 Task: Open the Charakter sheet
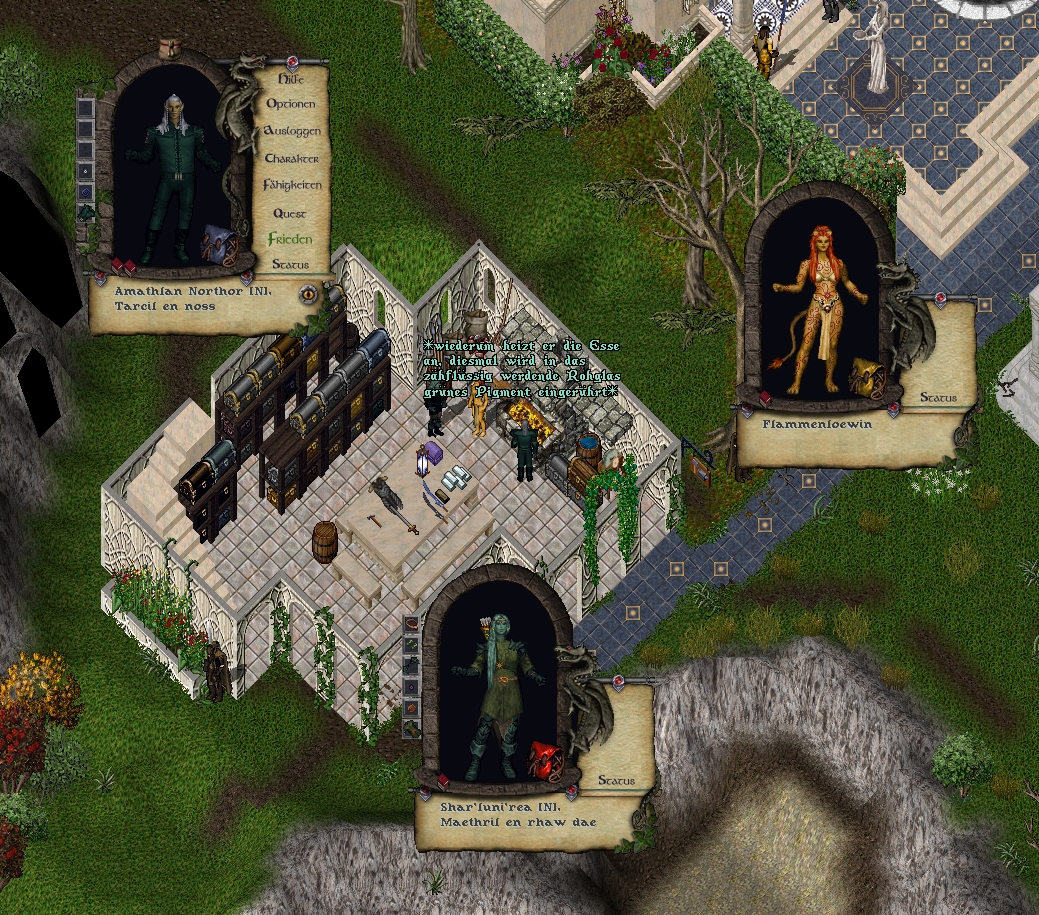[292, 159]
